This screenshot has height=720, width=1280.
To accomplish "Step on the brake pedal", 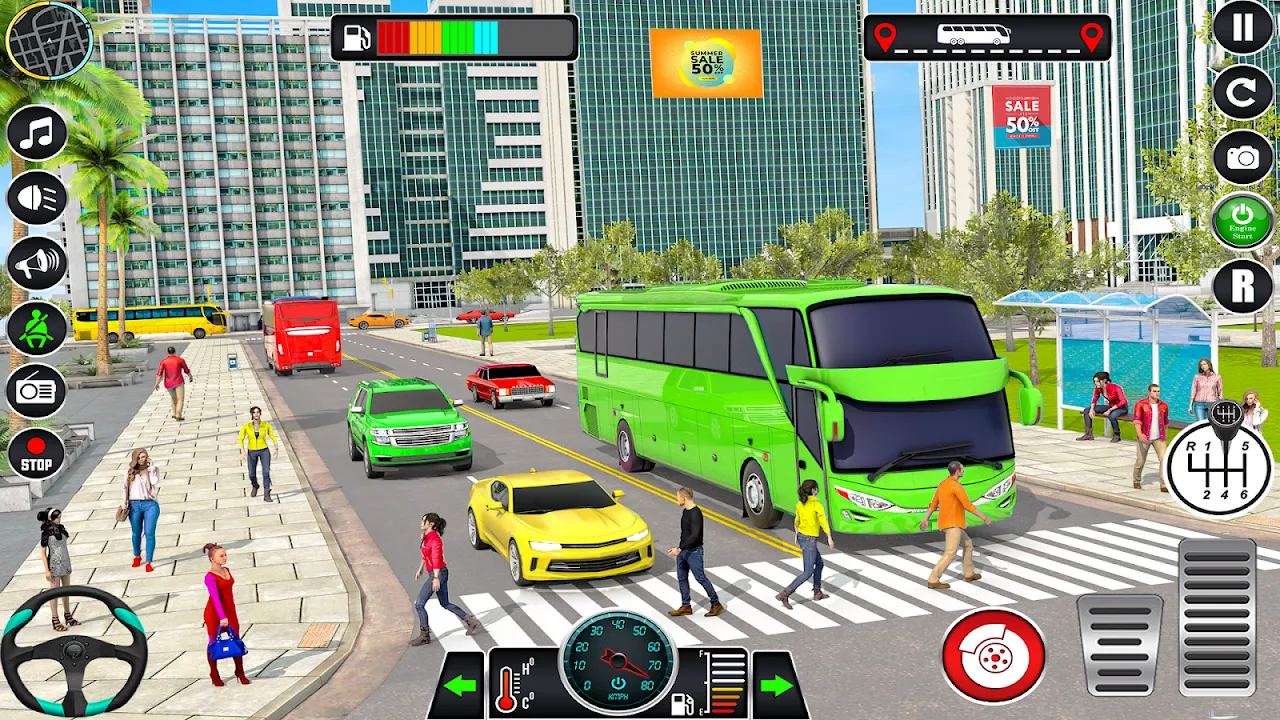I will pos(1120,645).
